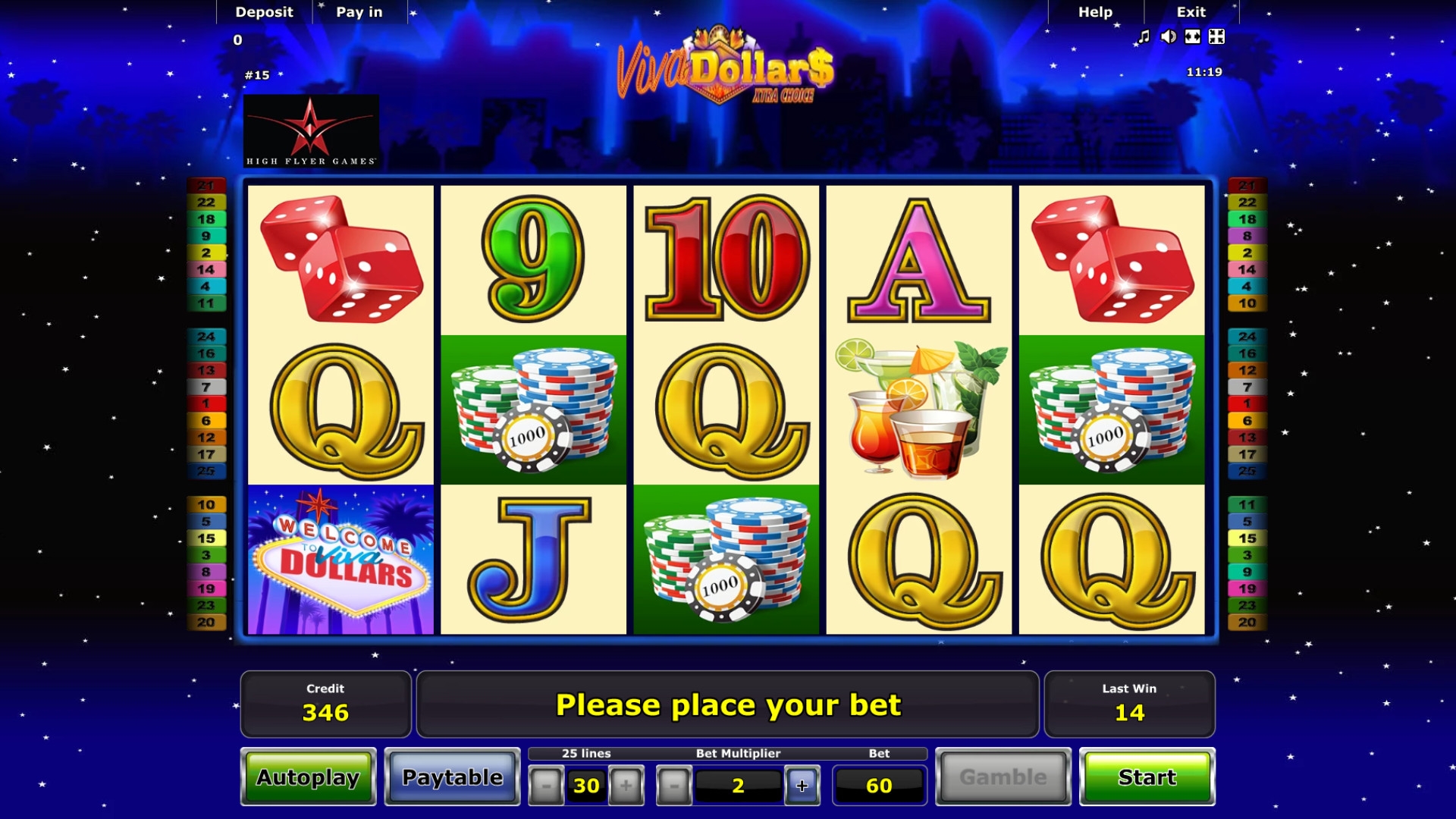The image size is (1456, 819).
Task: Decrease the lines value with minus
Action: click(545, 786)
